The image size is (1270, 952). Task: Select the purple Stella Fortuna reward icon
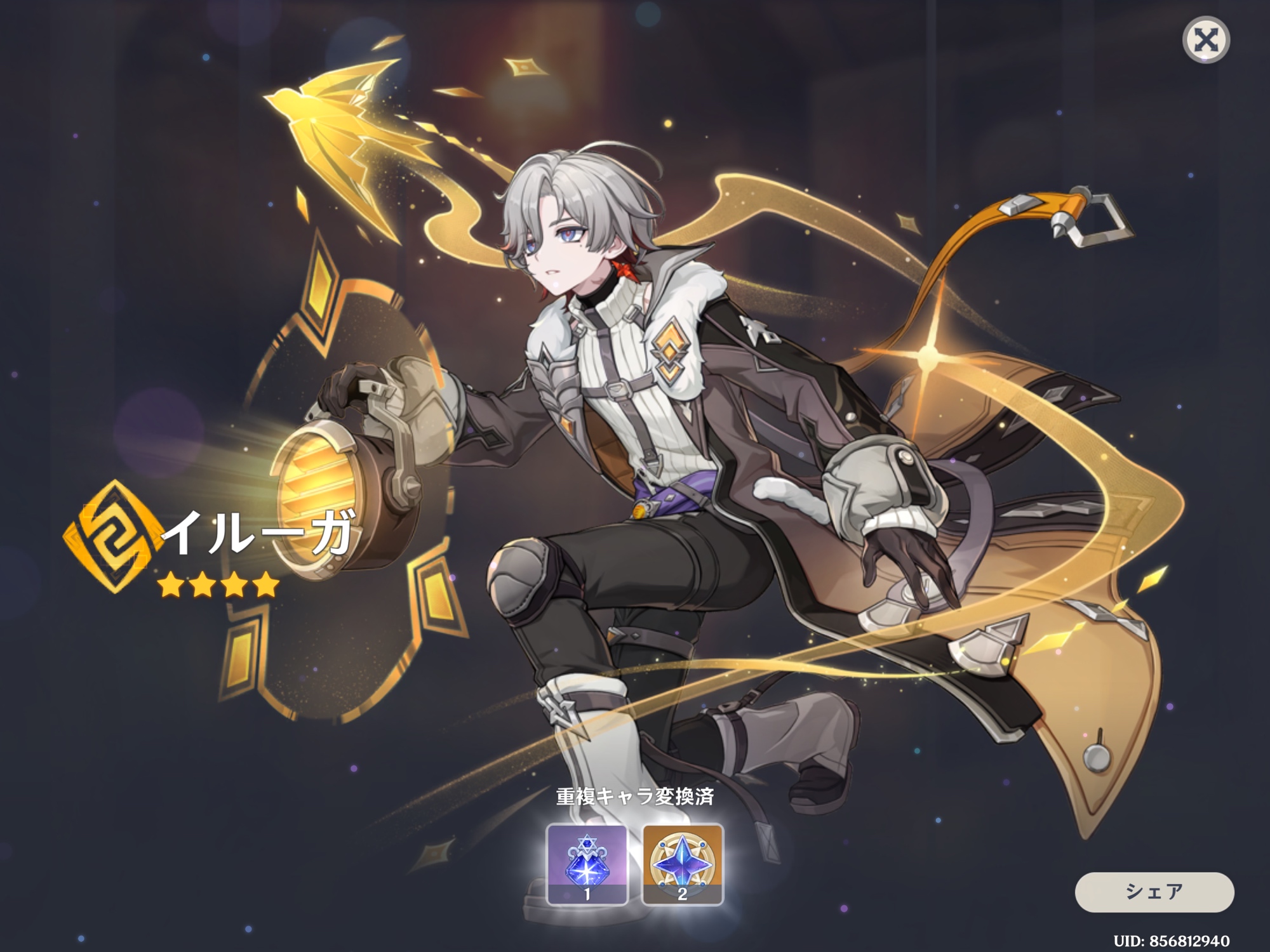(x=587, y=863)
